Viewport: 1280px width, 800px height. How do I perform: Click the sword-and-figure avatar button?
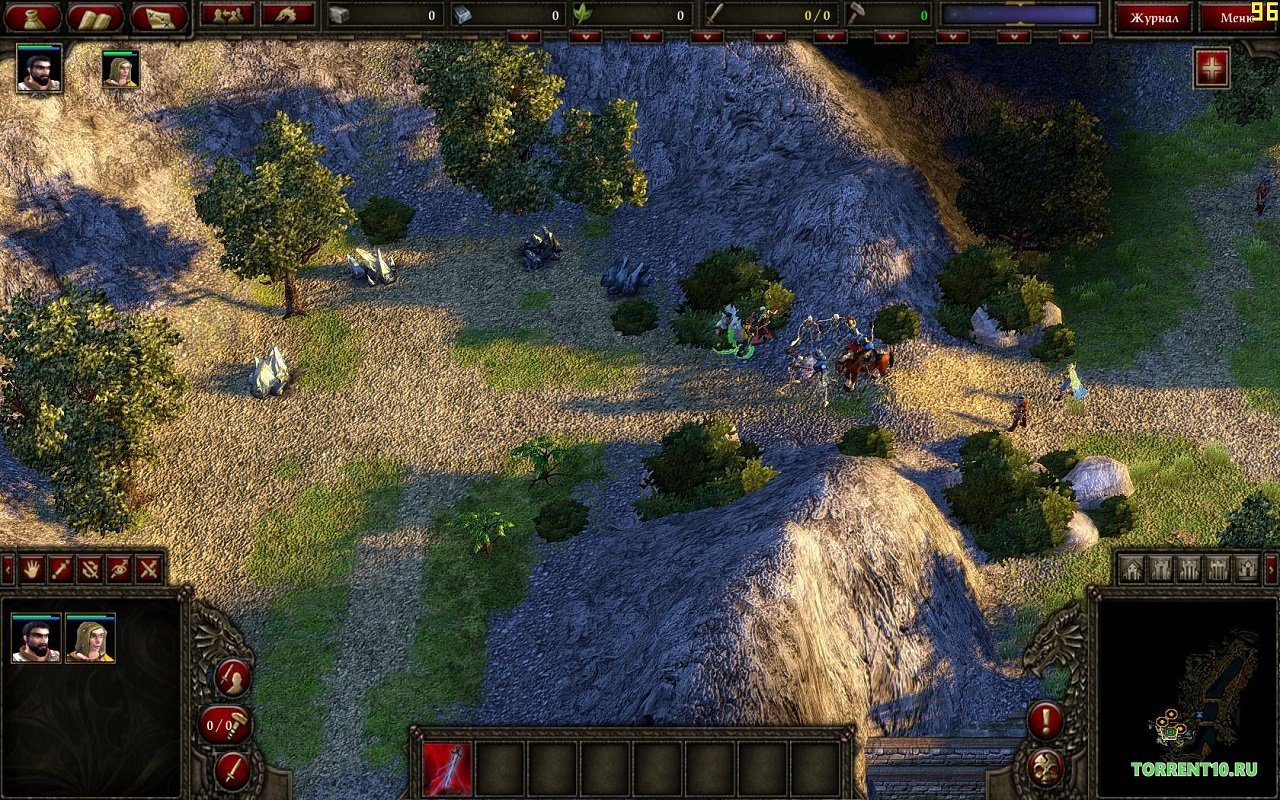click(231, 678)
